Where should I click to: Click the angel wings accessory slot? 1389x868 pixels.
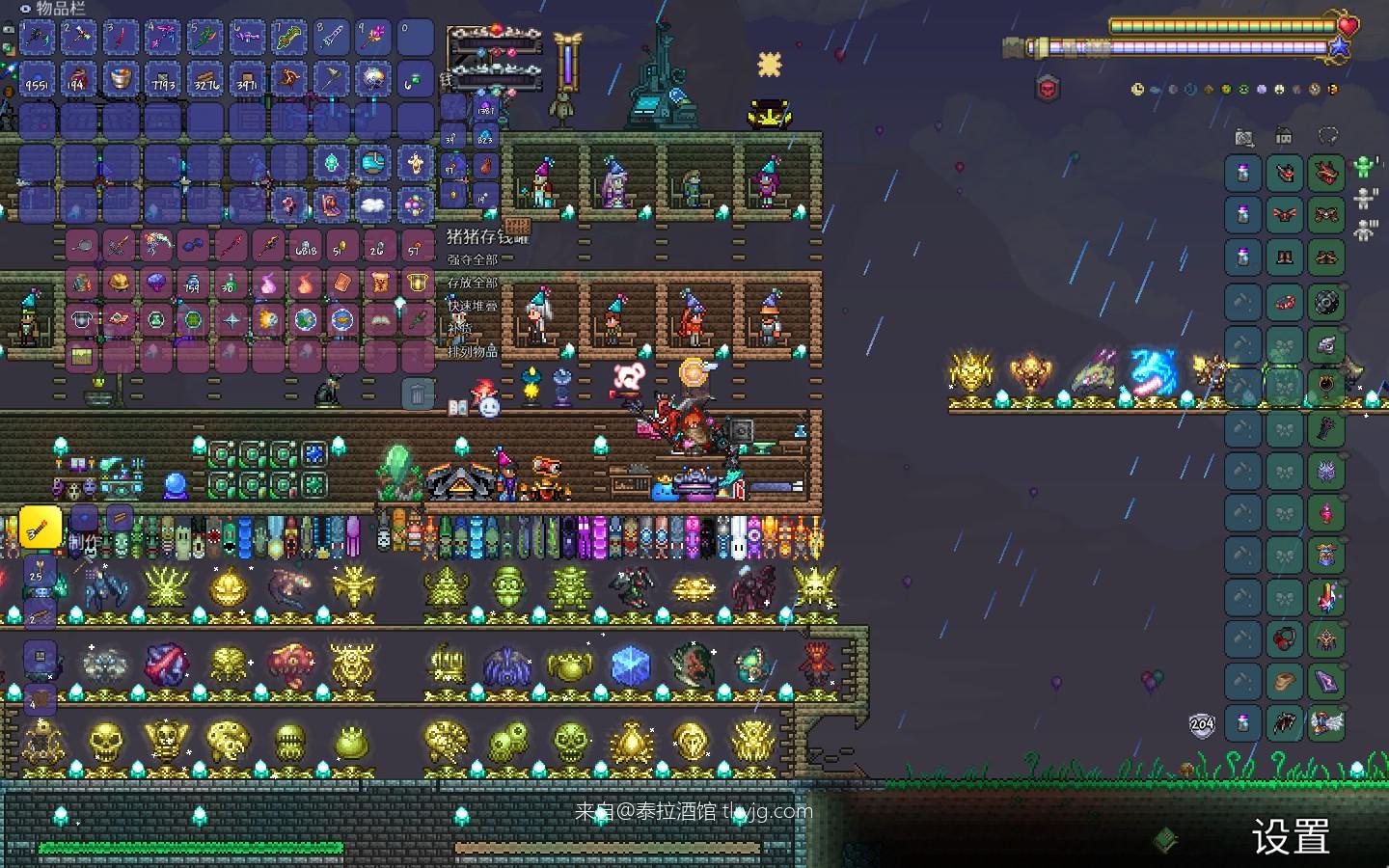(1326, 722)
